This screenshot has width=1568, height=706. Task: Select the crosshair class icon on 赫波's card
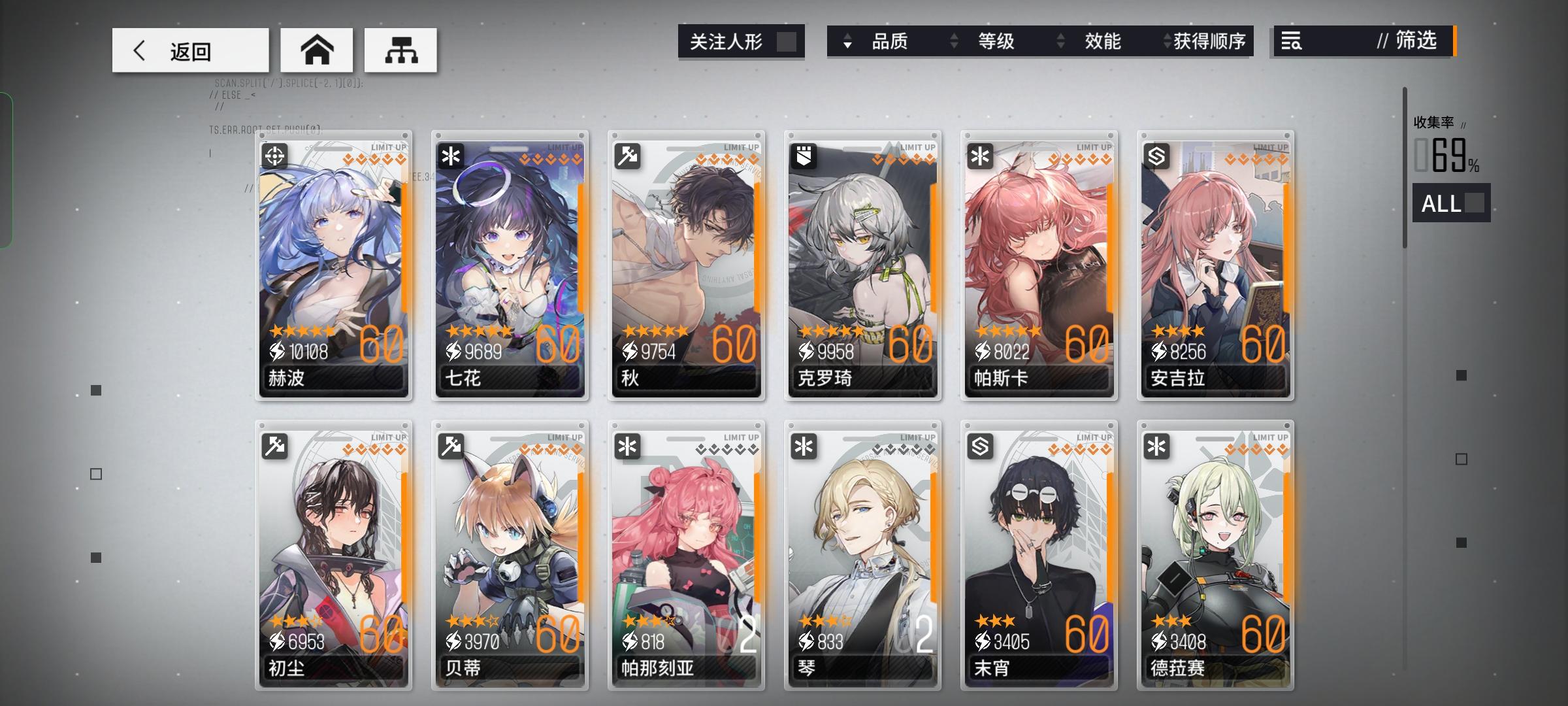[276, 157]
